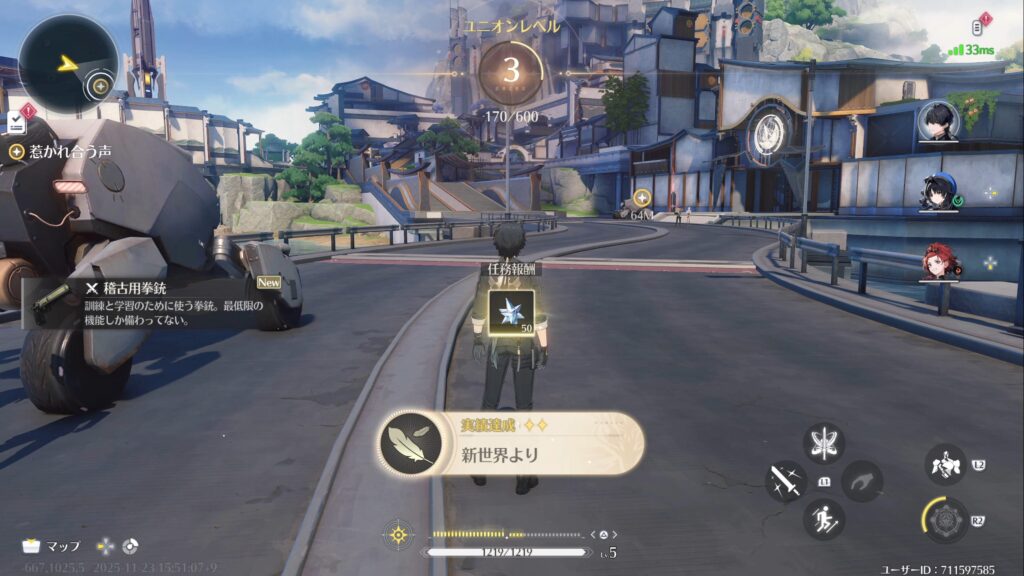1024x576 pixels.
Task: Tap the grappling hand utility icon
Action: click(862, 481)
